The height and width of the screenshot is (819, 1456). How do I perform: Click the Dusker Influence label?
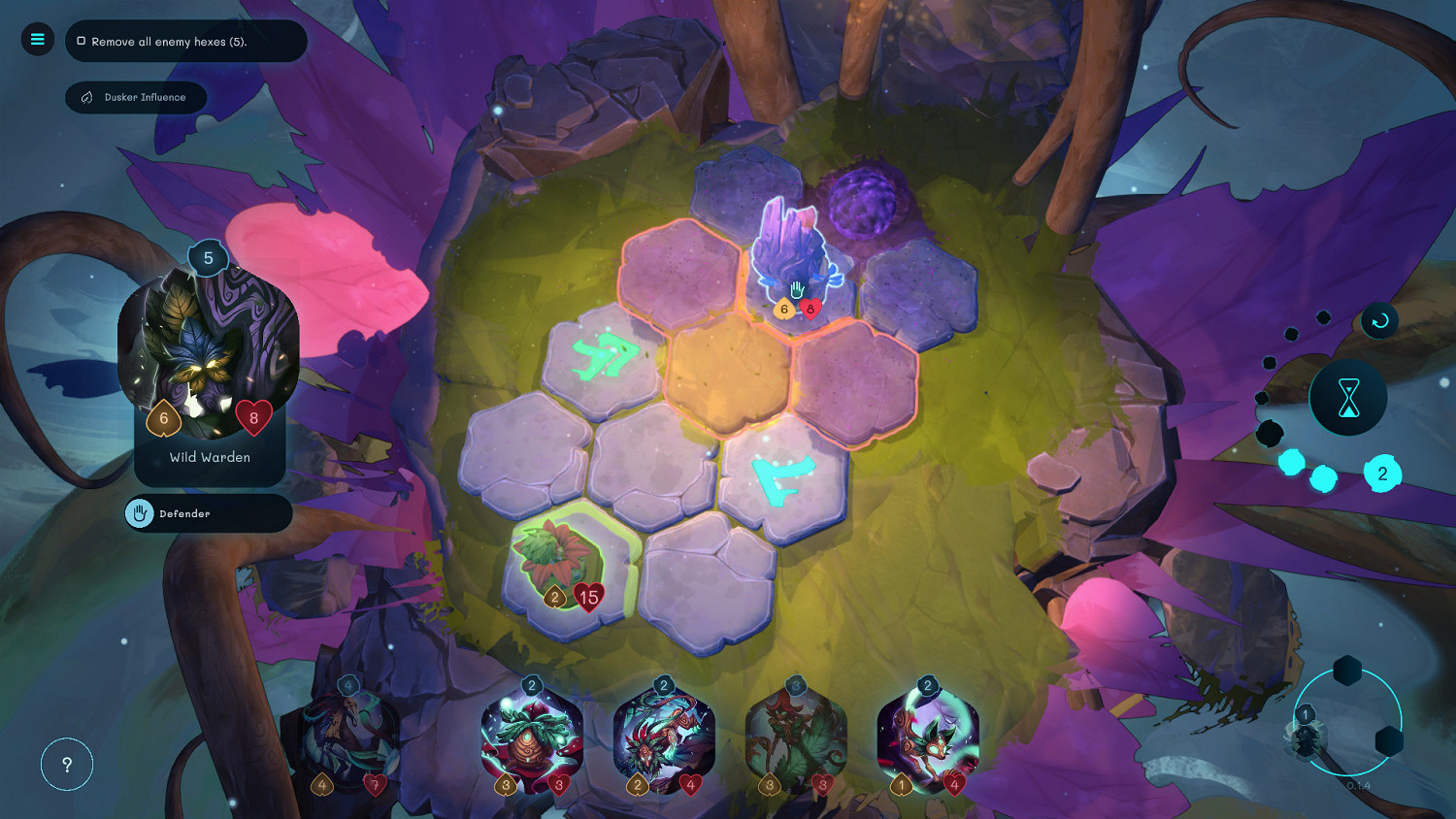pyautogui.click(x=148, y=97)
